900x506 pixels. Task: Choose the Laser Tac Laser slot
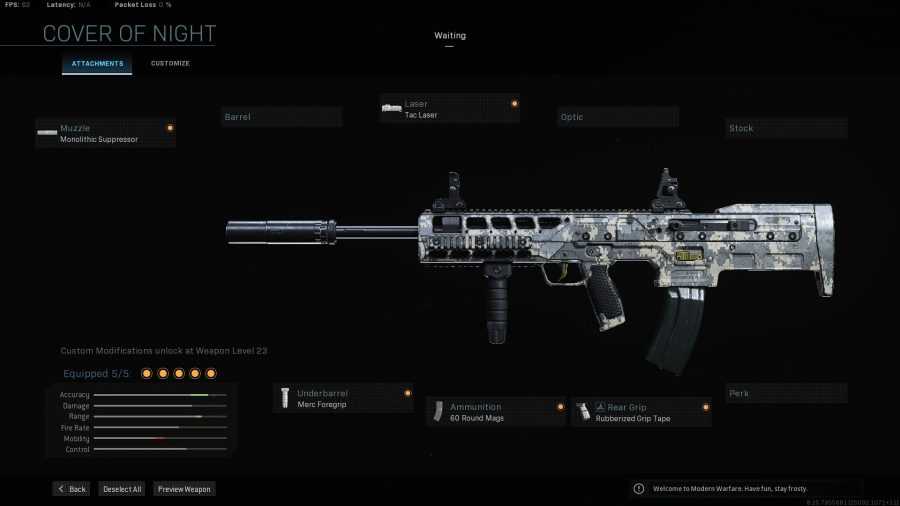[449, 108]
